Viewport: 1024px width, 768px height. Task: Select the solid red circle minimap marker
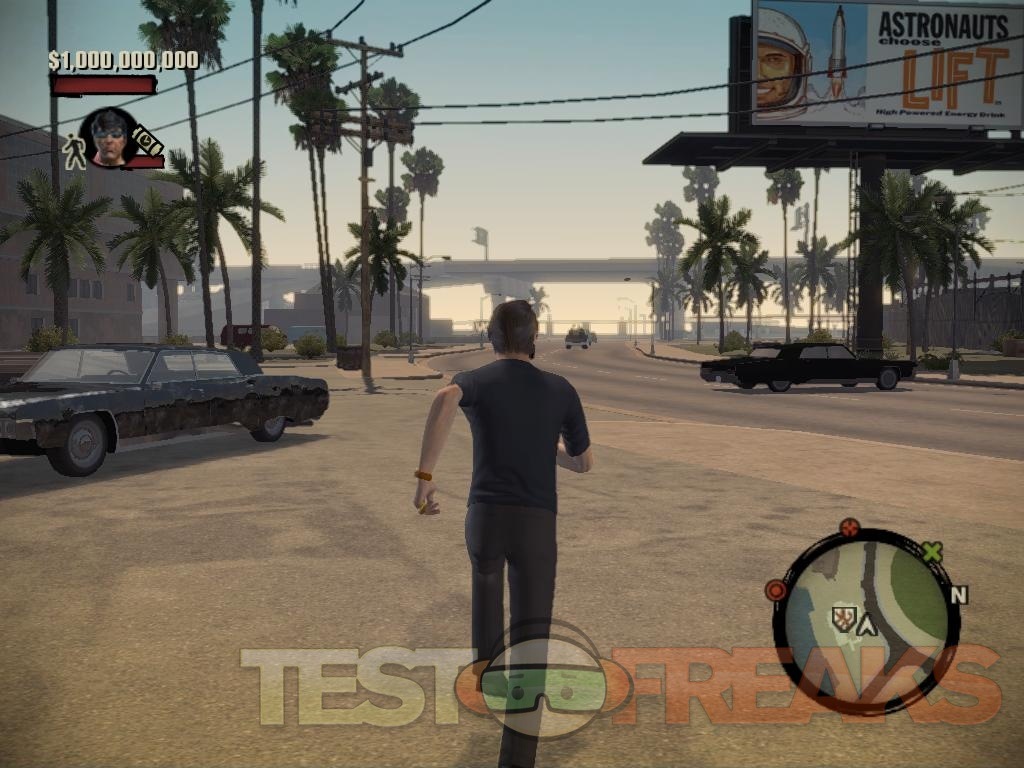pos(776,590)
